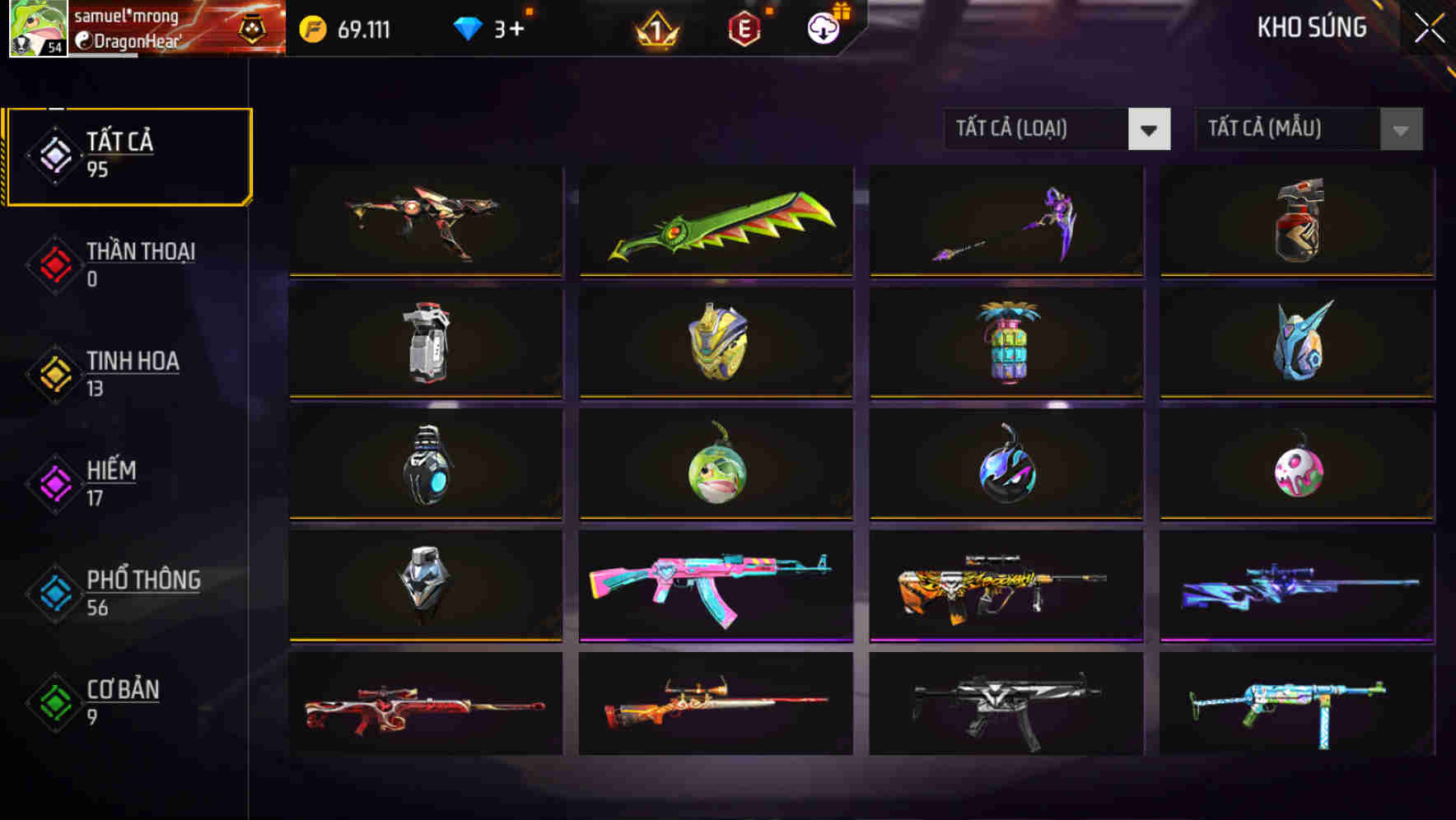Screen dimensions: 1456x820
Task: Select the pink AK rifle skin thumbnail
Action: click(715, 585)
